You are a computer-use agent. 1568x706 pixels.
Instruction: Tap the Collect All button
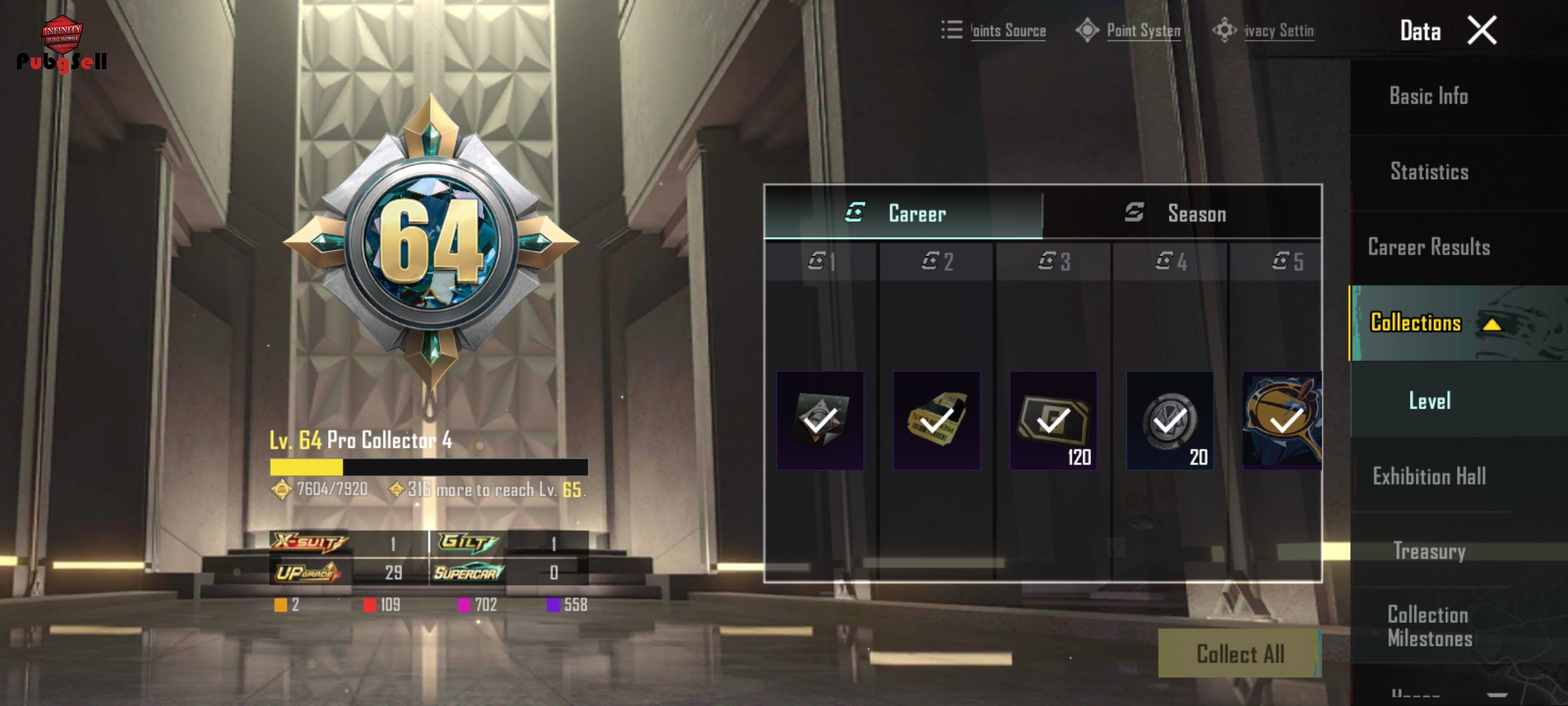click(1239, 654)
